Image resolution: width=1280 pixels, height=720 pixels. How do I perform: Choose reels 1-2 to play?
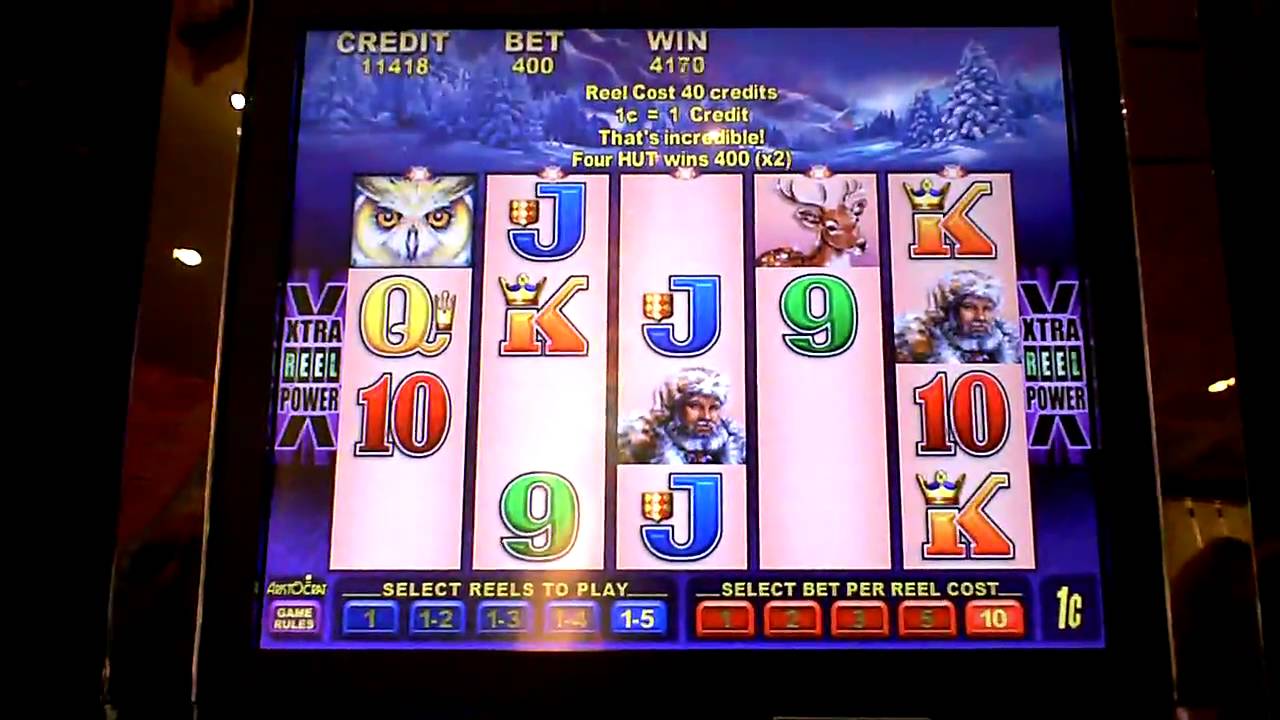[x=436, y=619]
